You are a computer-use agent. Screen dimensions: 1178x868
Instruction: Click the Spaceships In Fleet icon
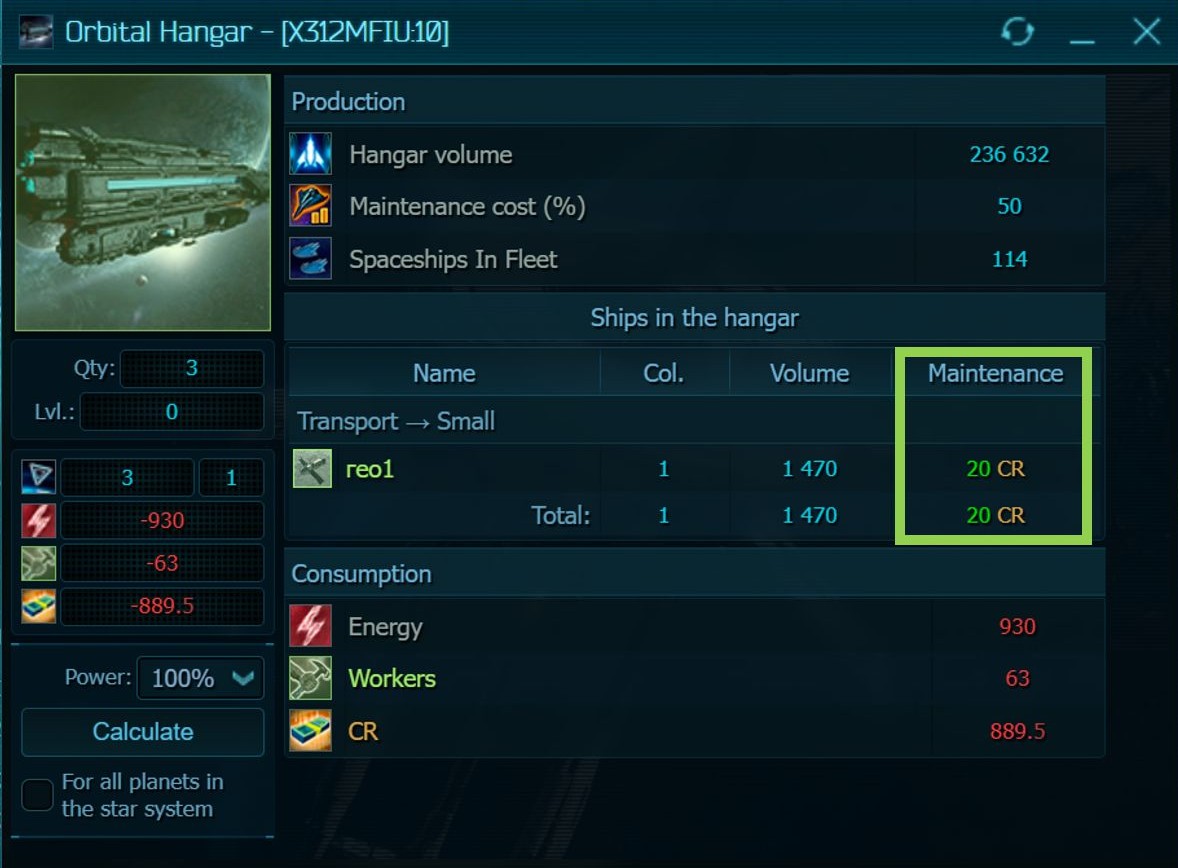(310, 259)
